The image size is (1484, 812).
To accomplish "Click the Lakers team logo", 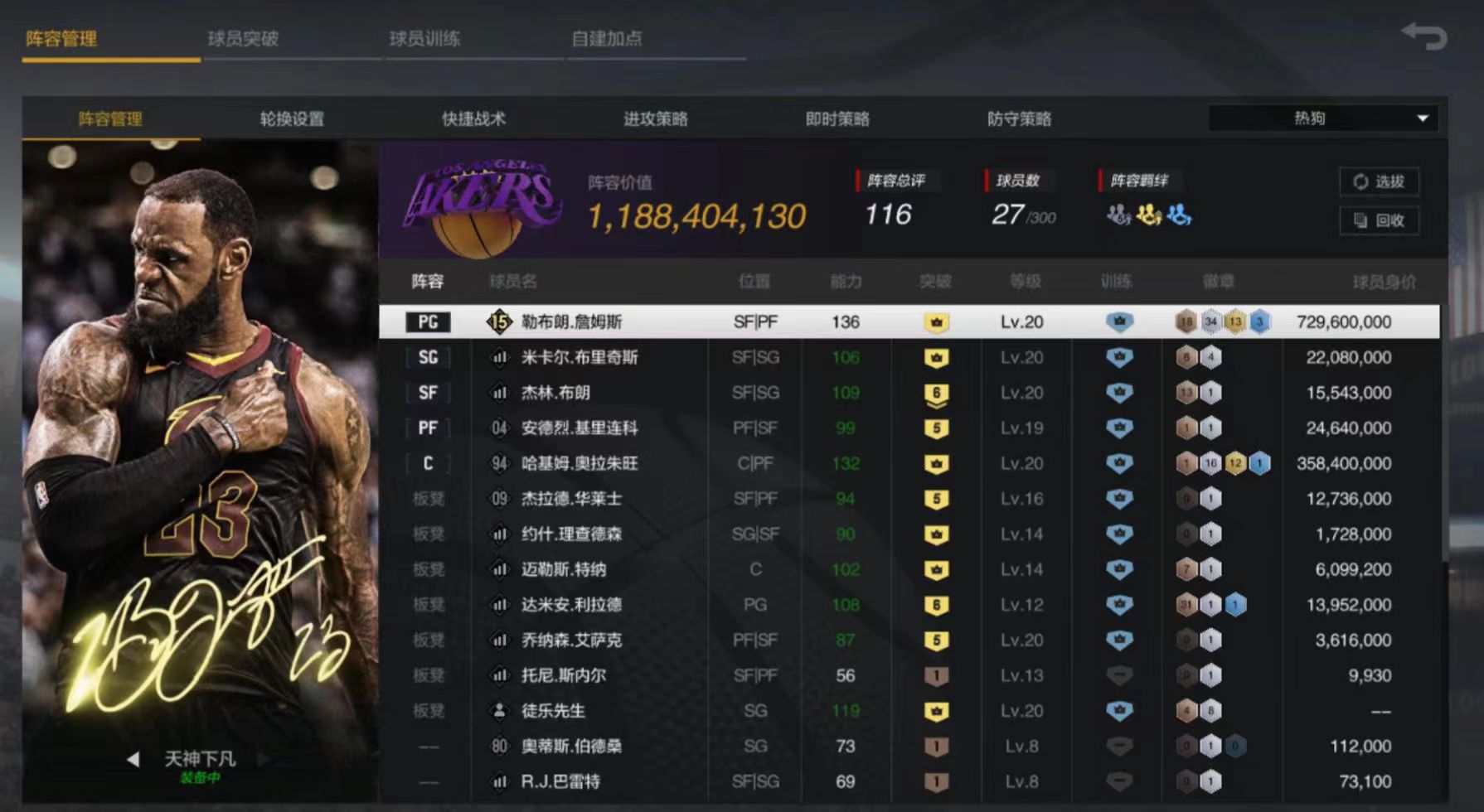I will pyautogui.click(x=481, y=203).
